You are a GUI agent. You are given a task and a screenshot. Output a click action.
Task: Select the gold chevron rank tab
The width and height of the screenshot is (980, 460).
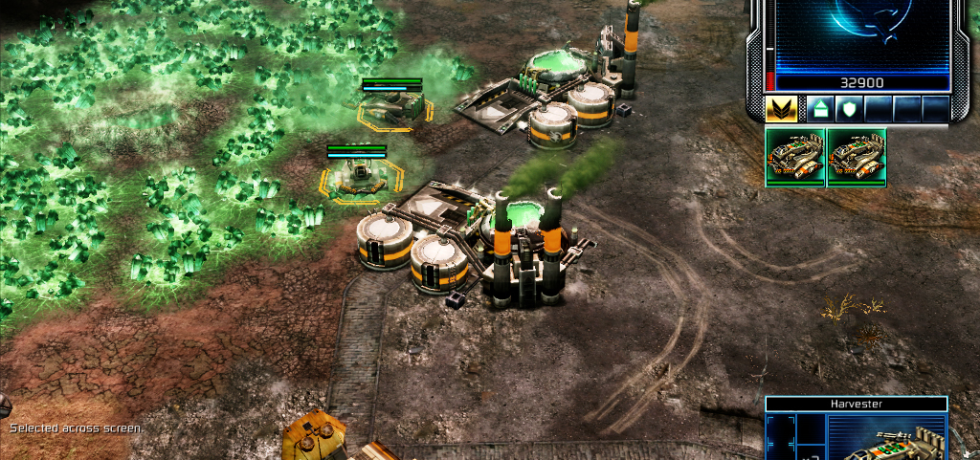coord(782,109)
